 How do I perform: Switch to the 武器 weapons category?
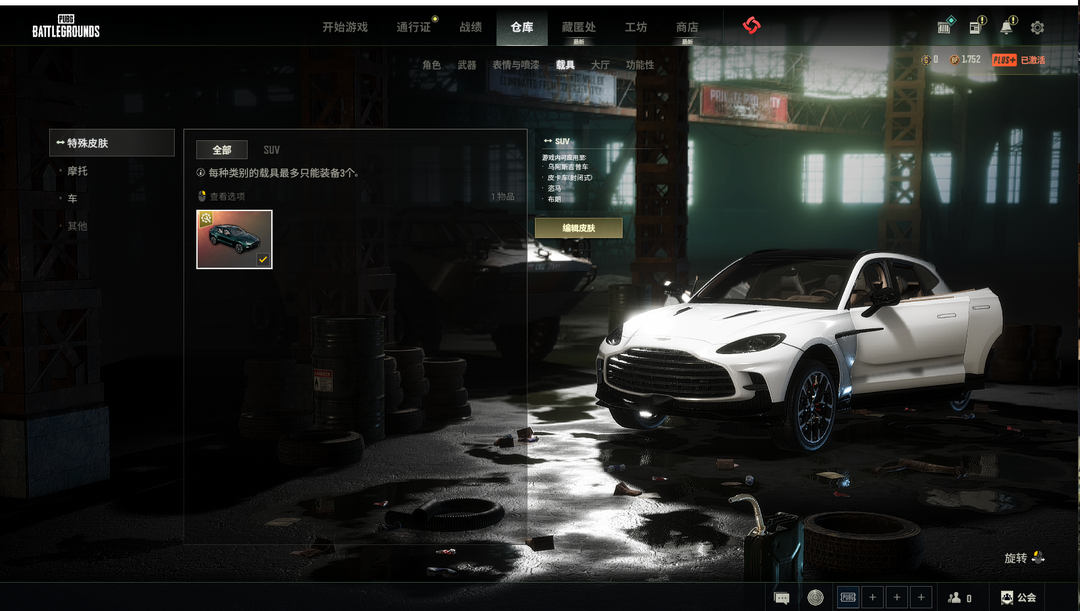[467, 65]
